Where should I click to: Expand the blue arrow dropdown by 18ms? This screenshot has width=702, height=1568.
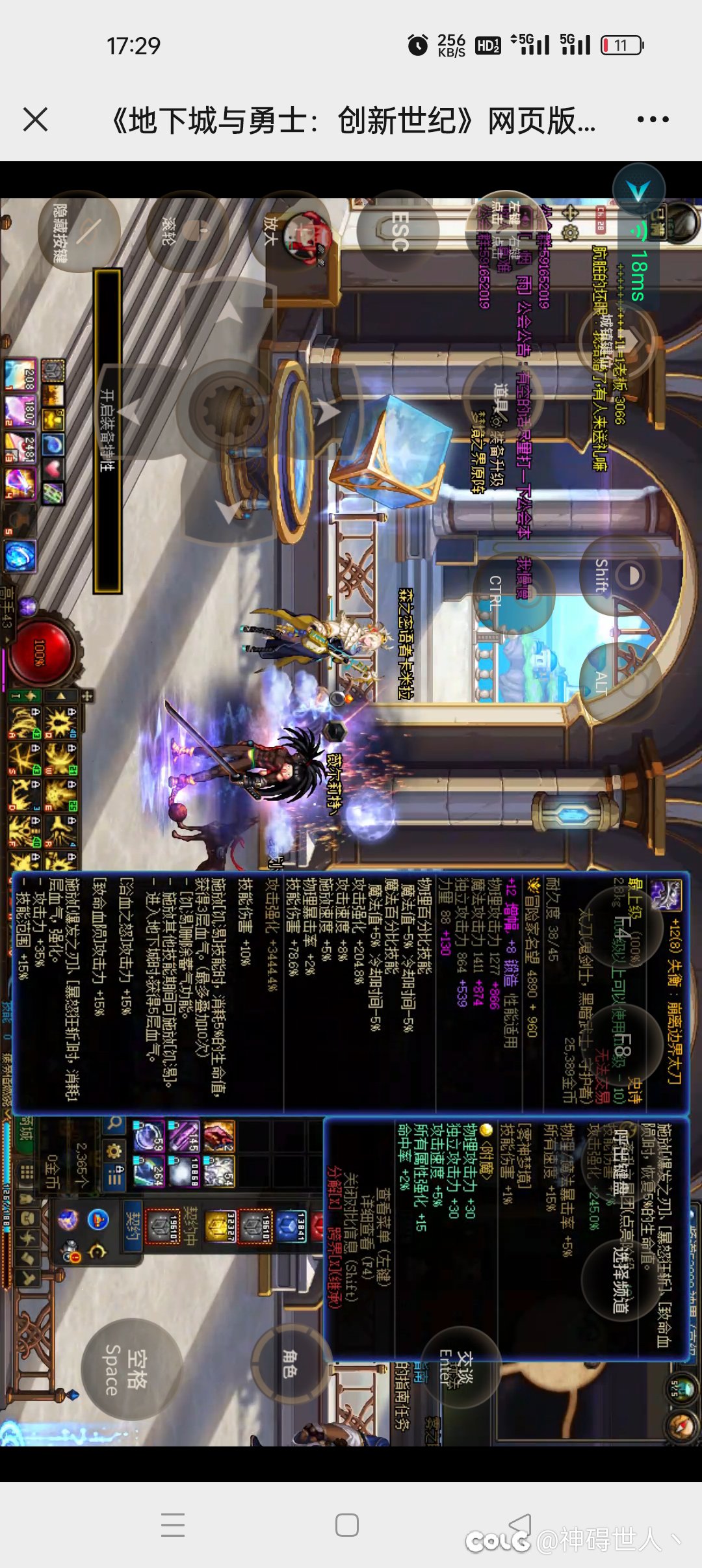pyautogui.click(x=640, y=190)
